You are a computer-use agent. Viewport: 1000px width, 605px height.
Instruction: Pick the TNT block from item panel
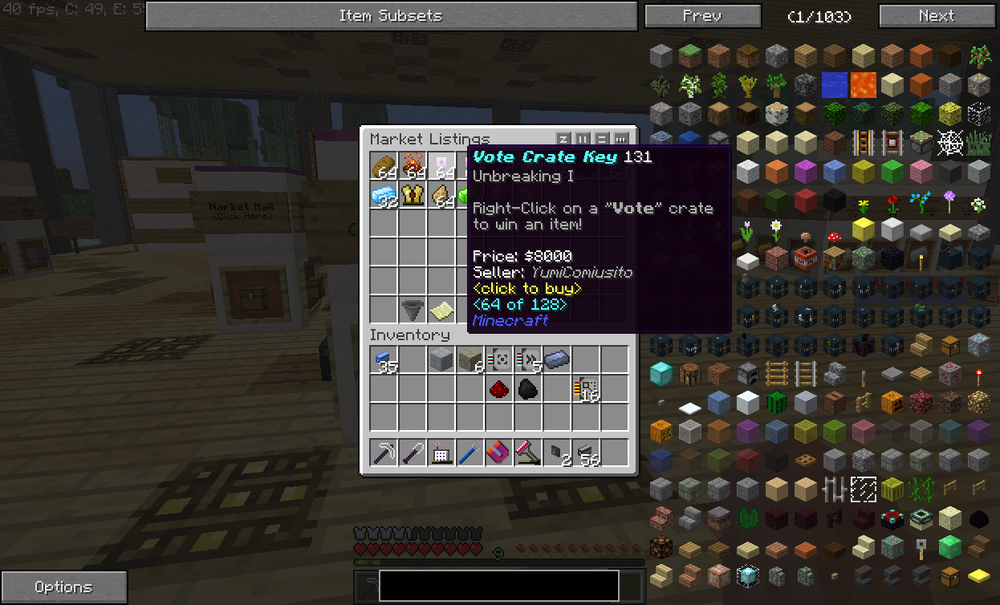[x=805, y=260]
